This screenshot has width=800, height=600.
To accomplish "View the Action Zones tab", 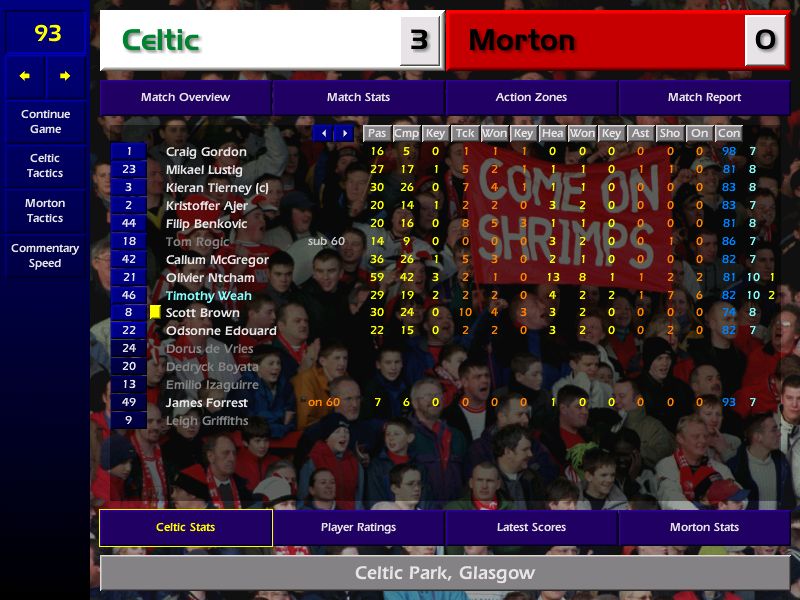I will [x=531, y=98].
